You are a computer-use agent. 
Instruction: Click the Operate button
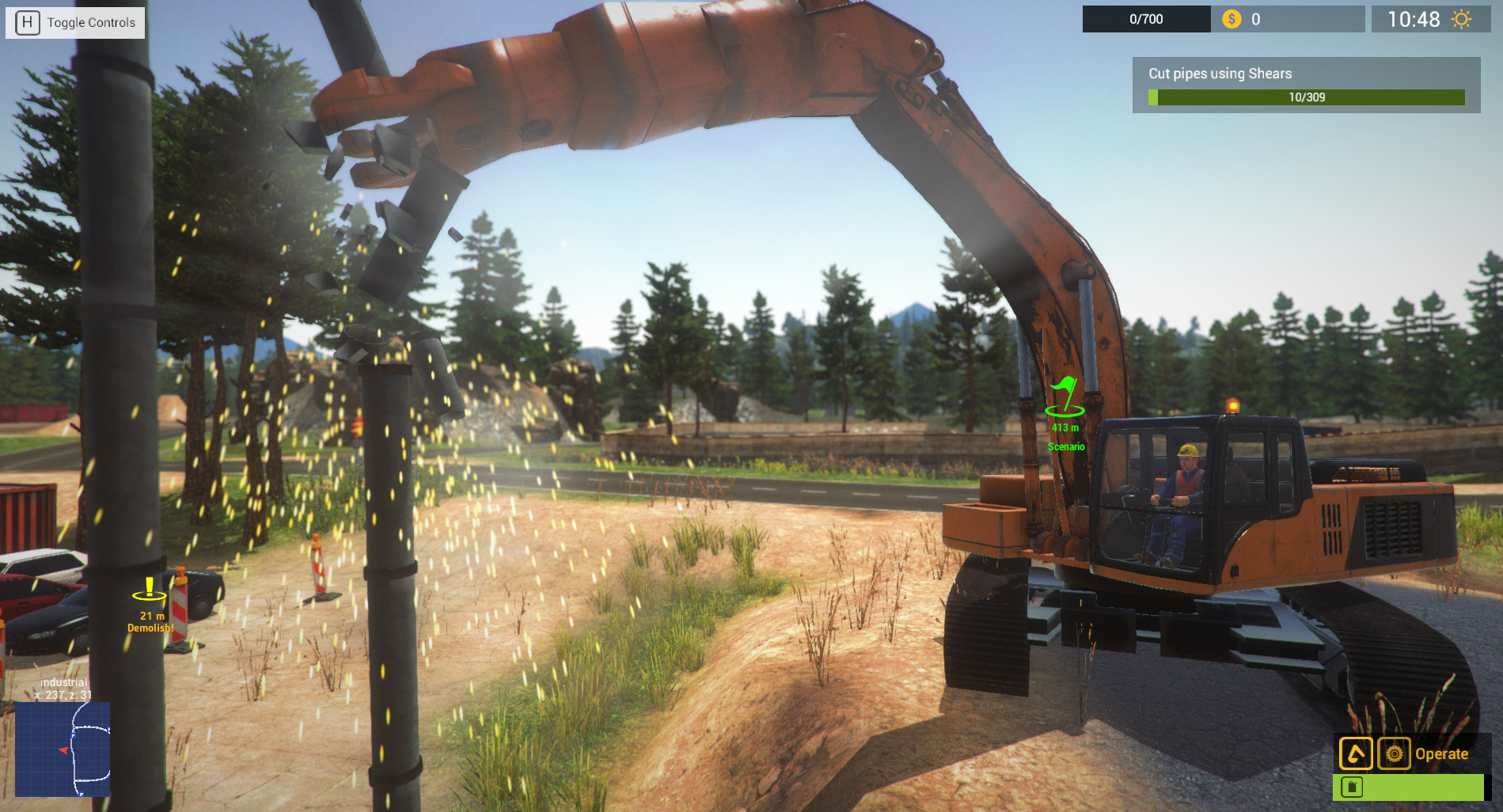click(1442, 753)
